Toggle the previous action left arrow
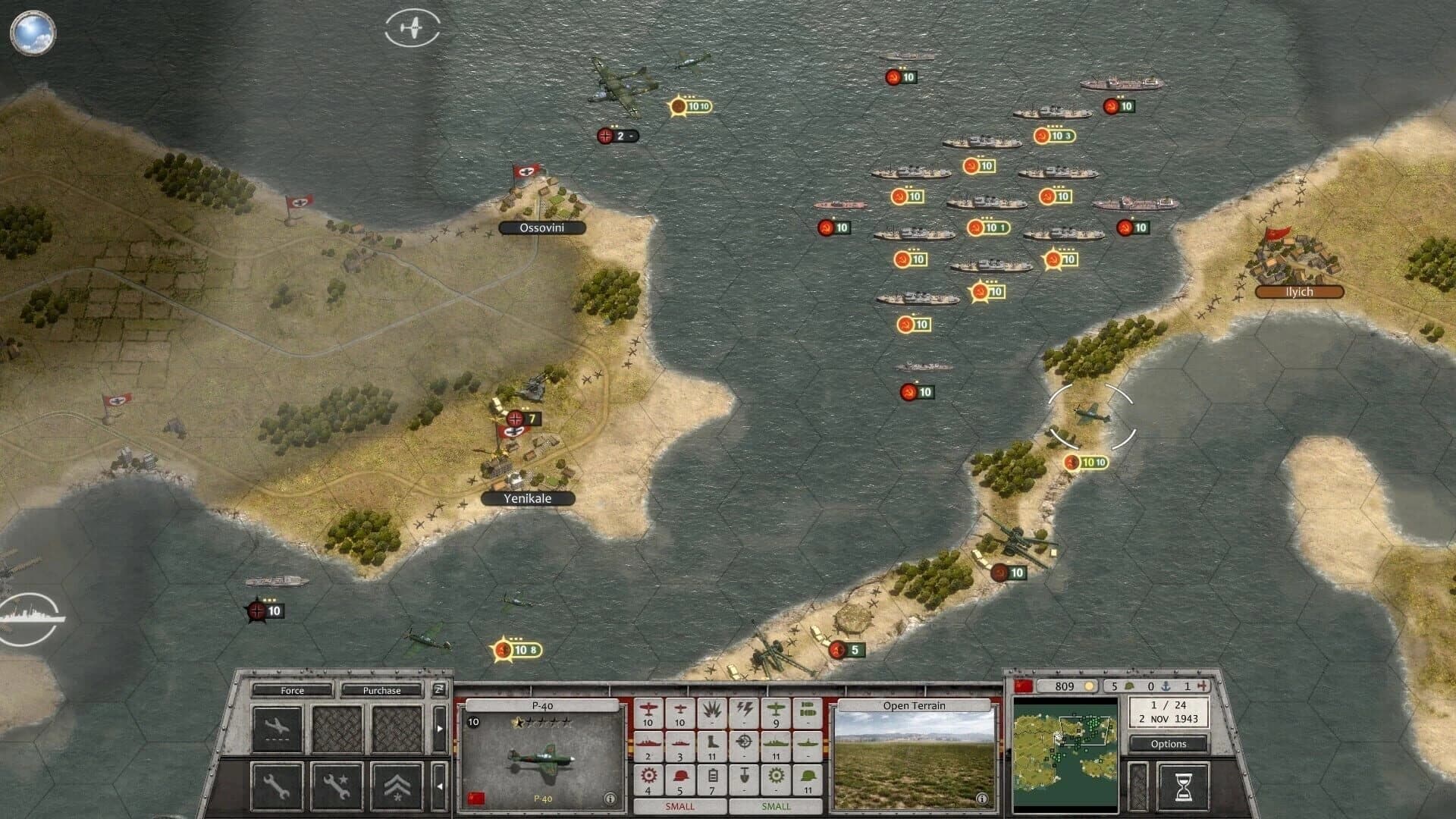Image resolution: width=1456 pixels, height=819 pixels. [440, 786]
